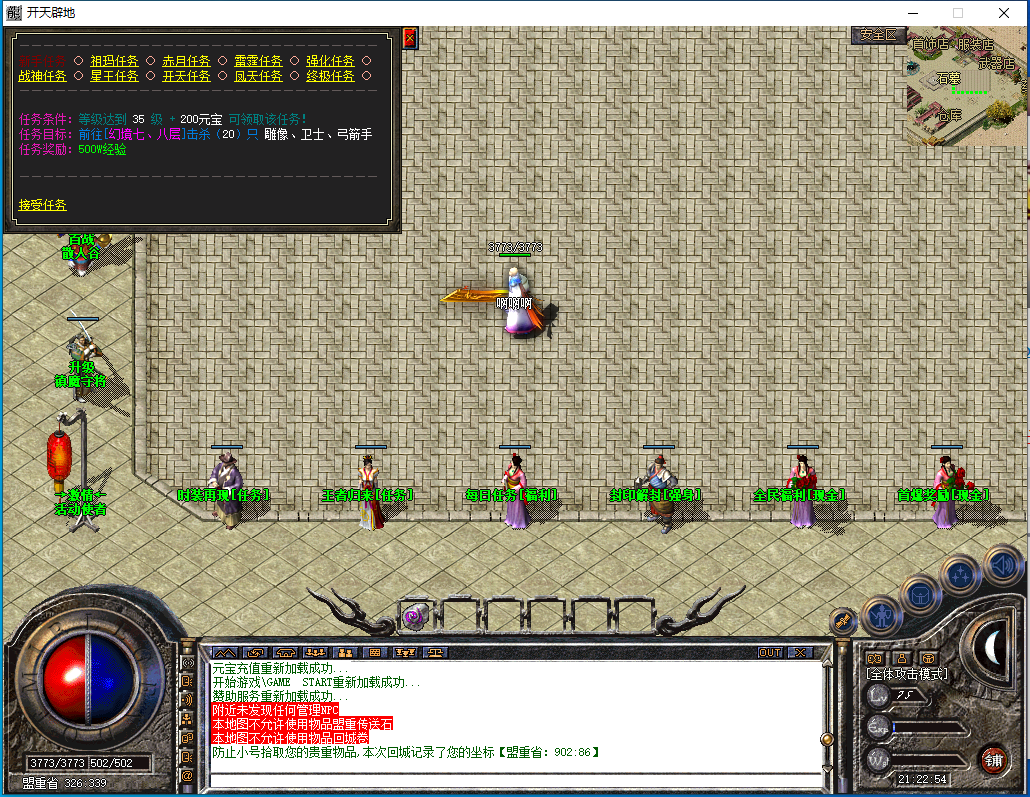Accept the quest via 接受任务 link
This screenshot has height=797, width=1030.
42,205
